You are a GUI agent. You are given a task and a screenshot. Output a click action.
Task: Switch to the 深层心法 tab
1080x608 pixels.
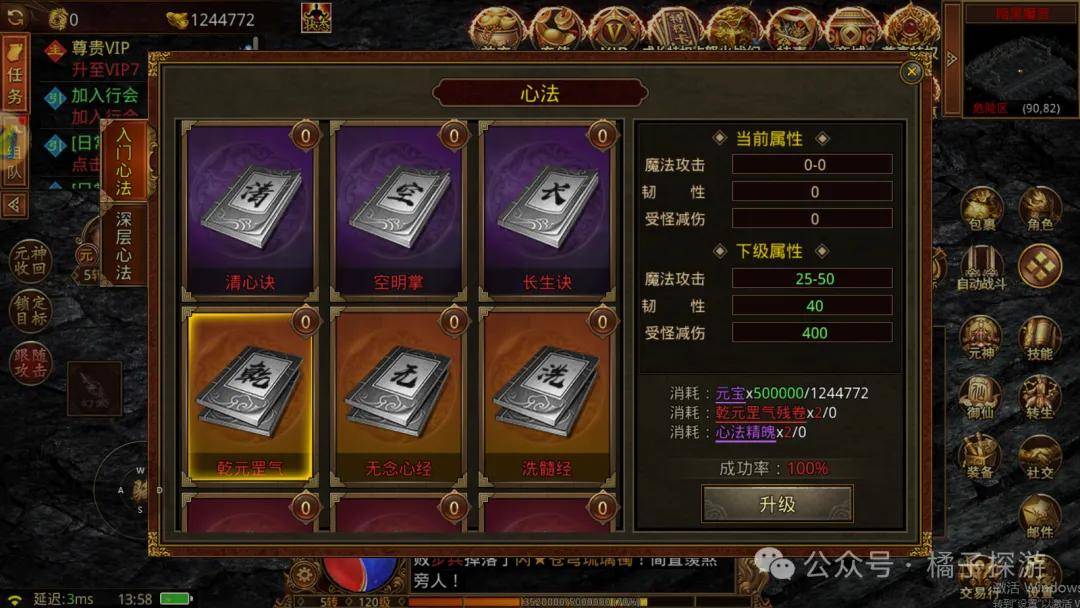tap(124, 246)
